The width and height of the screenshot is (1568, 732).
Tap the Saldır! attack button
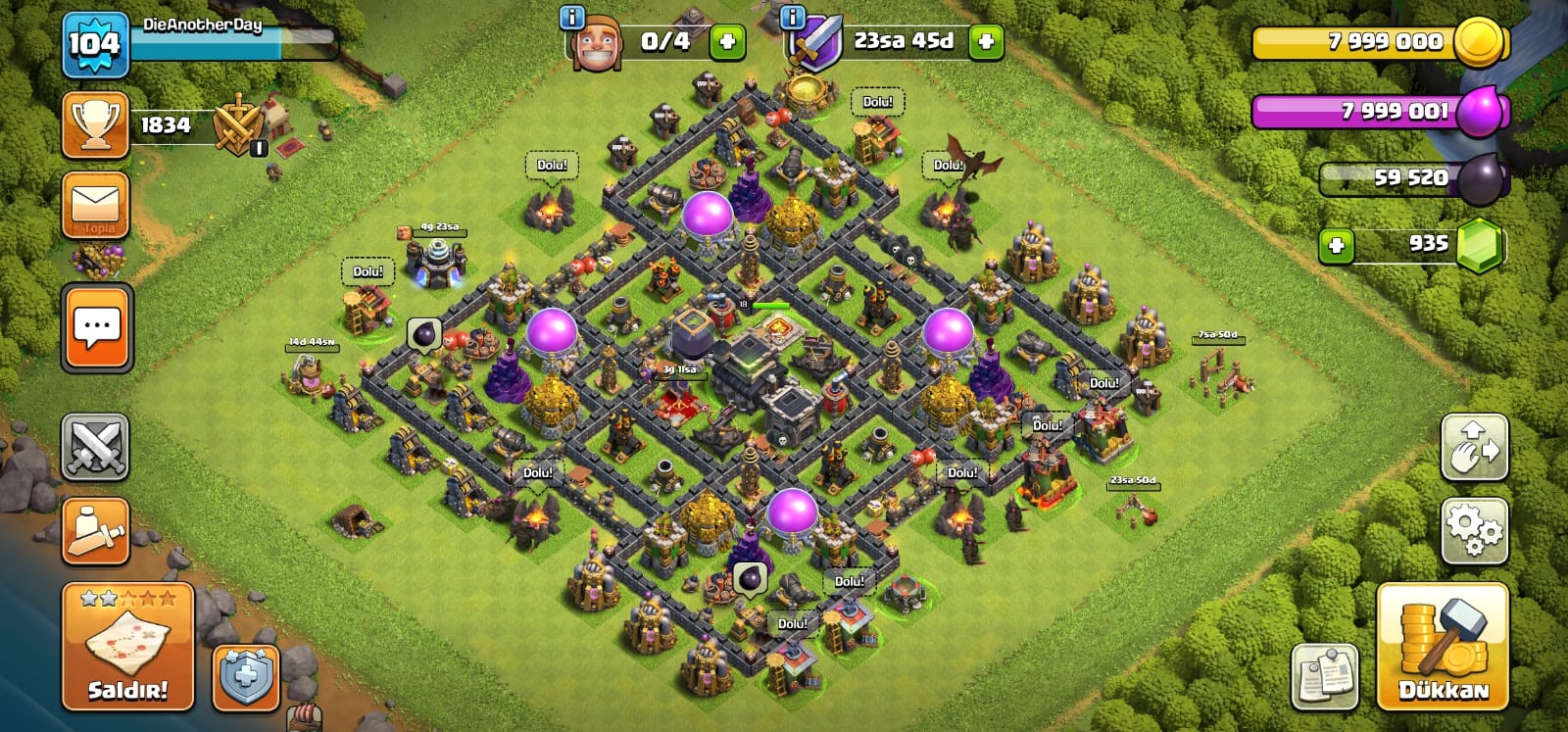[x=128, y=646]
